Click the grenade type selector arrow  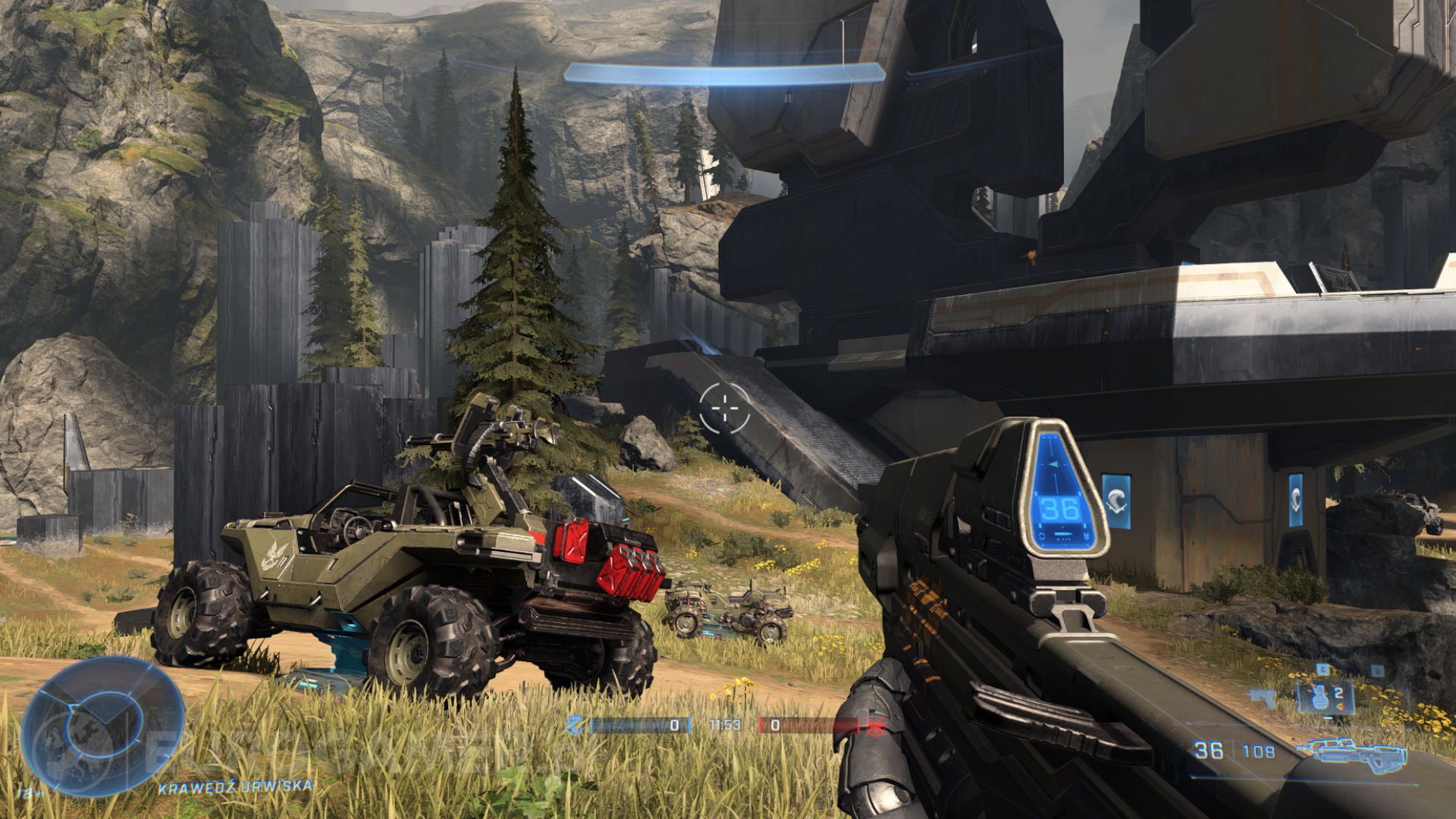coord(1340,708)
